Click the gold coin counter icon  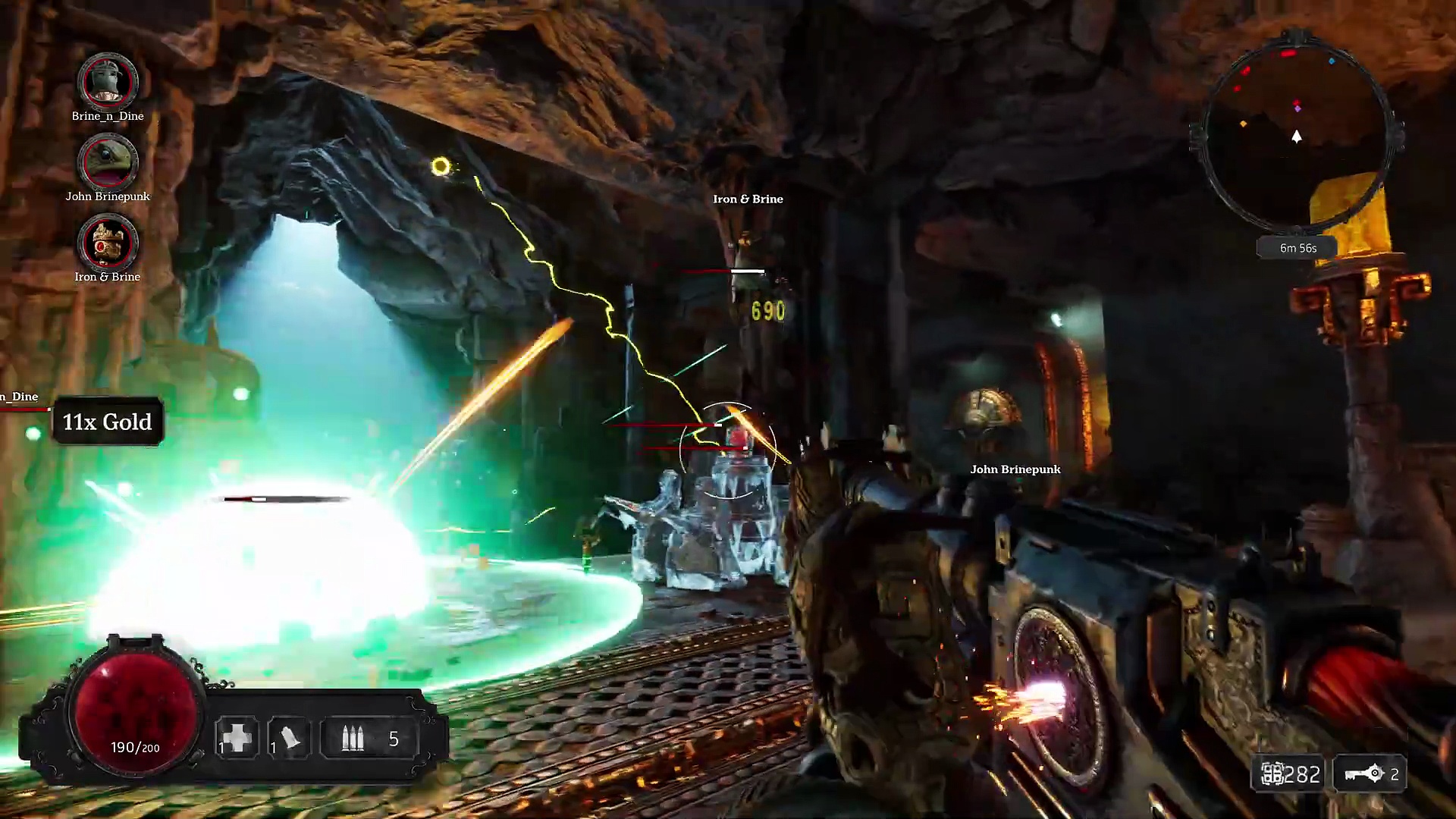(x=1272, y=774)
